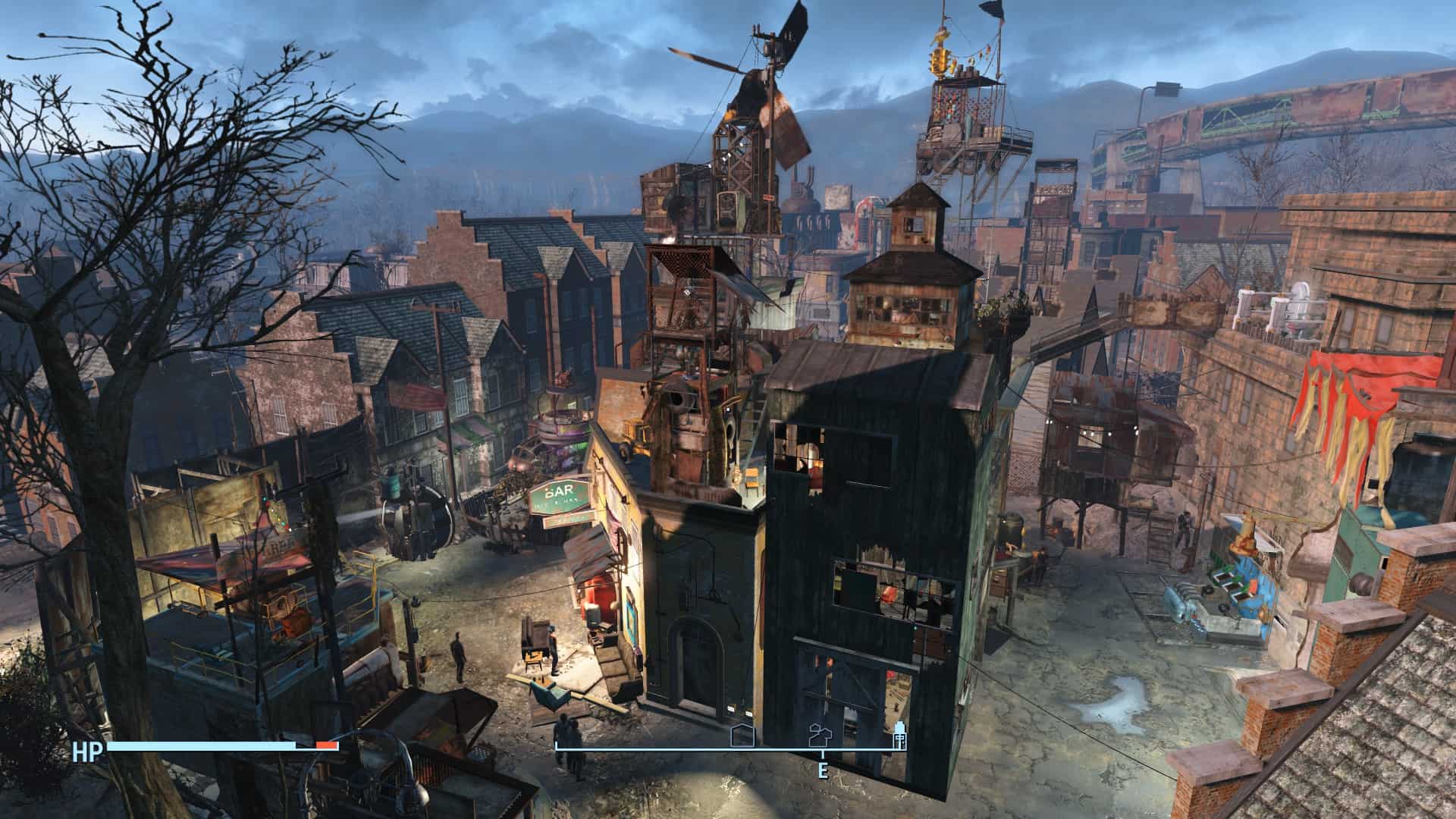Screen dimensions: 1456x819
Task: Click the filled tower marker at compass edge
Action: 900,735
